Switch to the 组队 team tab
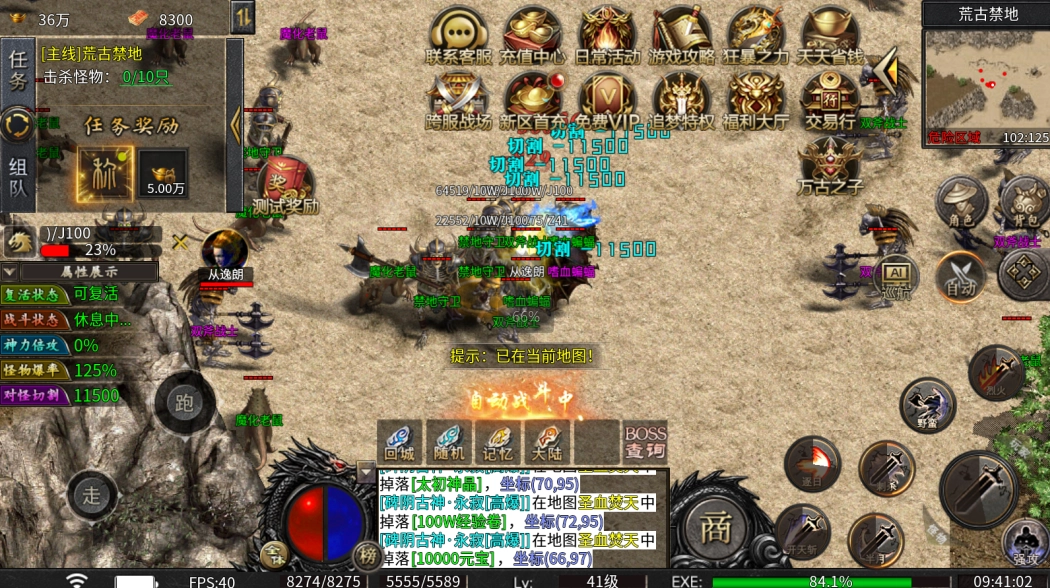The image size is (1050, 588). click(x=18, y=178)
